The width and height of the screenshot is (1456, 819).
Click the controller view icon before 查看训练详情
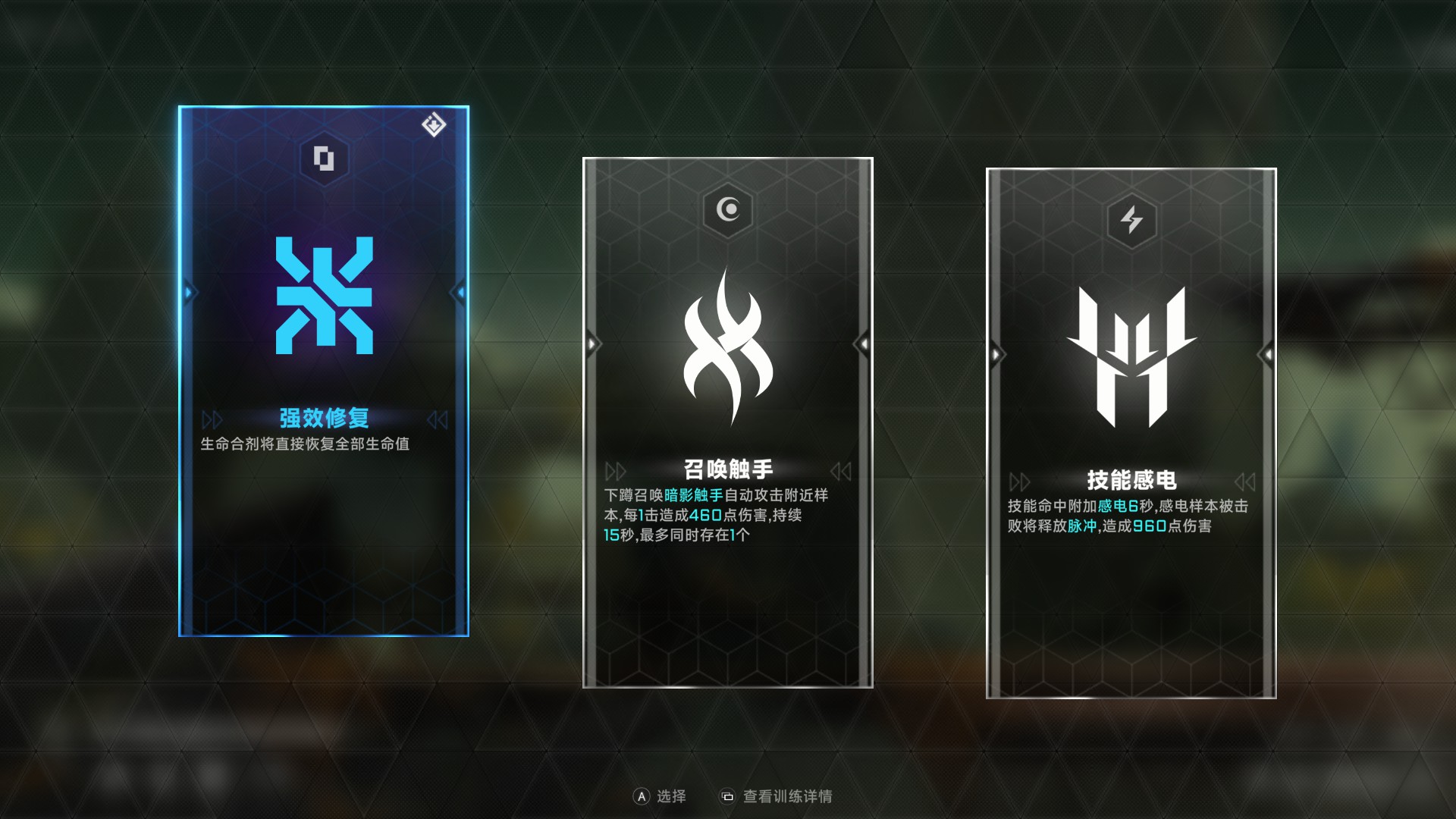point(728,796)
